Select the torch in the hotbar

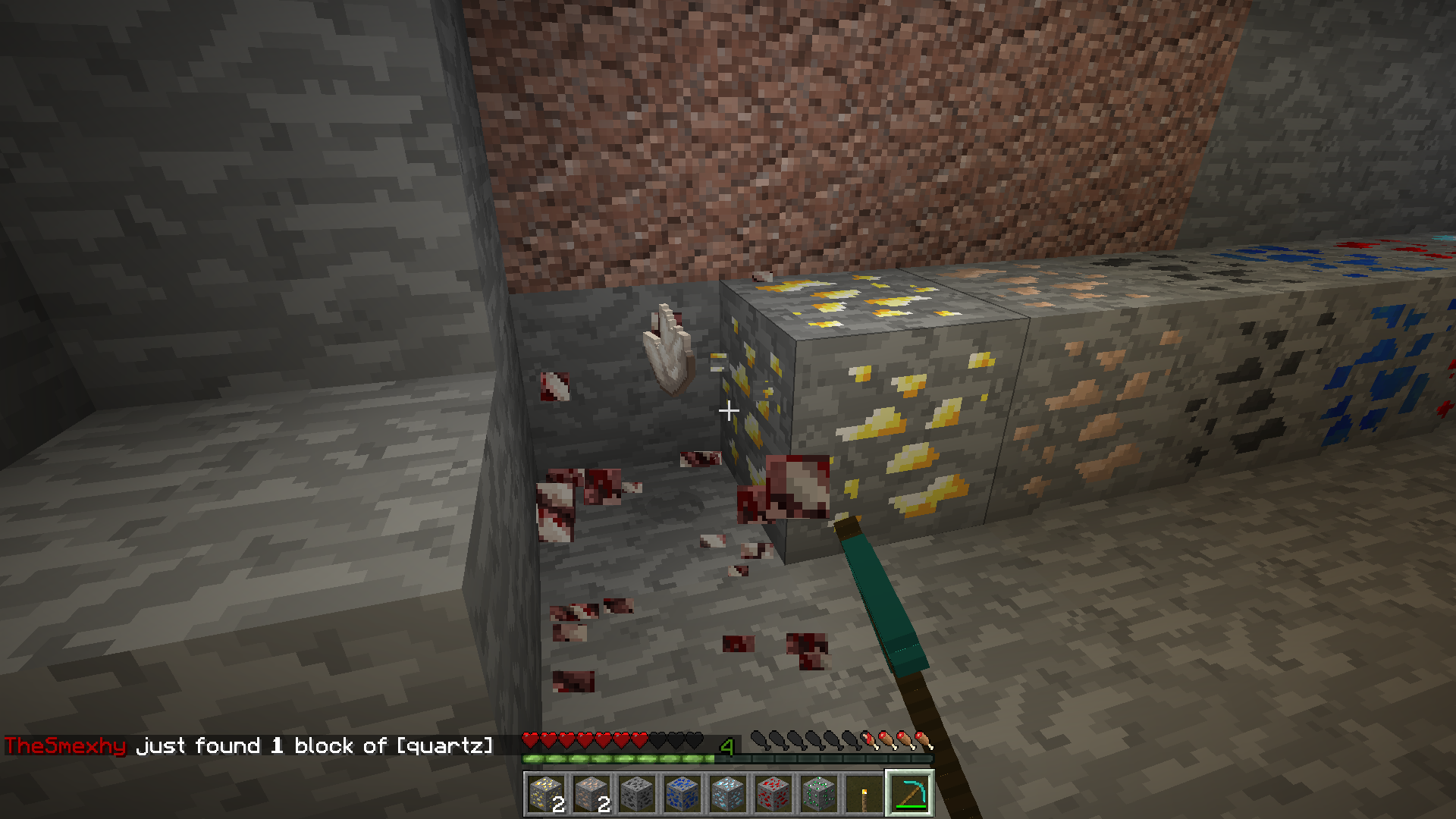pos(864,794)
